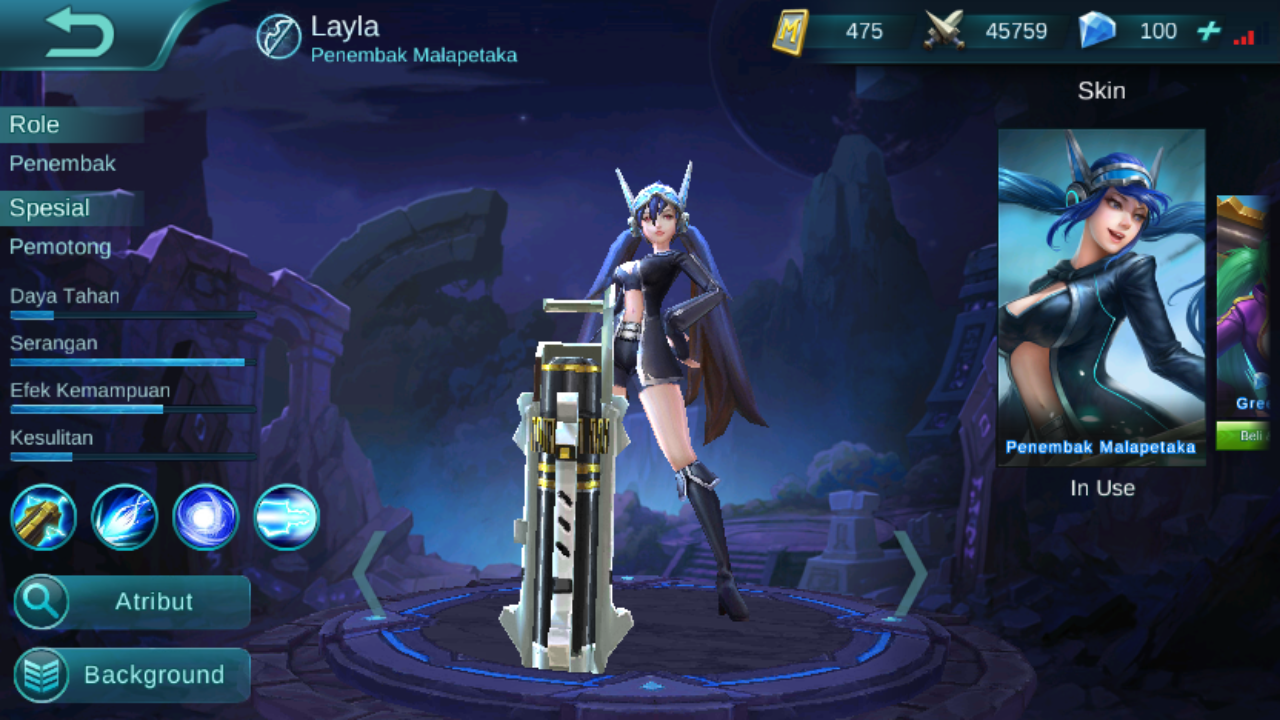Show the hero Background story

131,674
